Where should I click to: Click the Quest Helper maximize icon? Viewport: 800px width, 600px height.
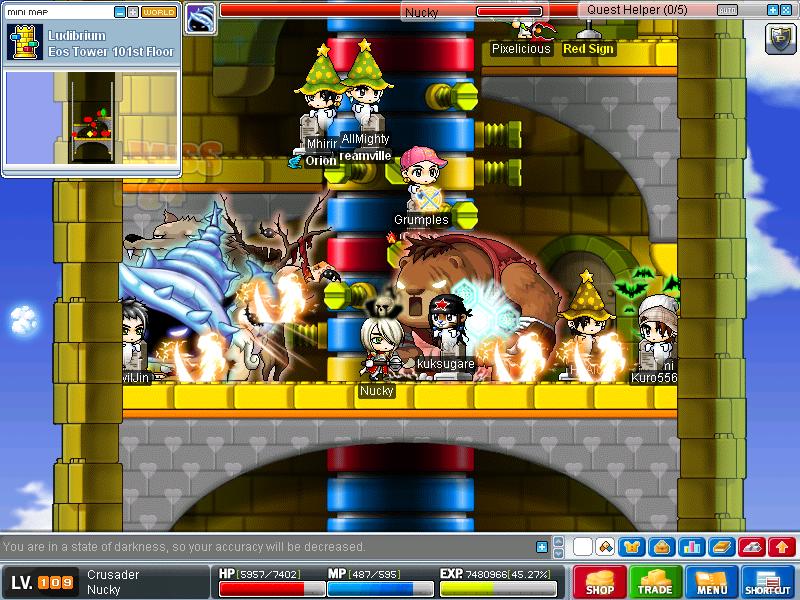tap(787, 10)
